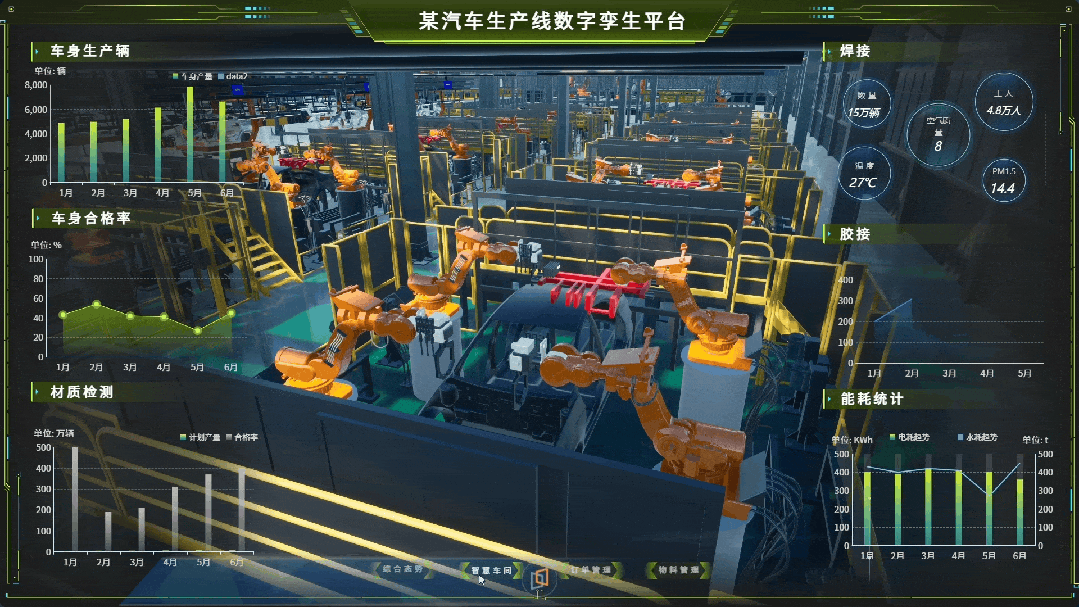Viewport: 1079px width, 607px height.
Task: Go to the 物料管理 tab
Action: pyautogui.click(x=678, y=570)
